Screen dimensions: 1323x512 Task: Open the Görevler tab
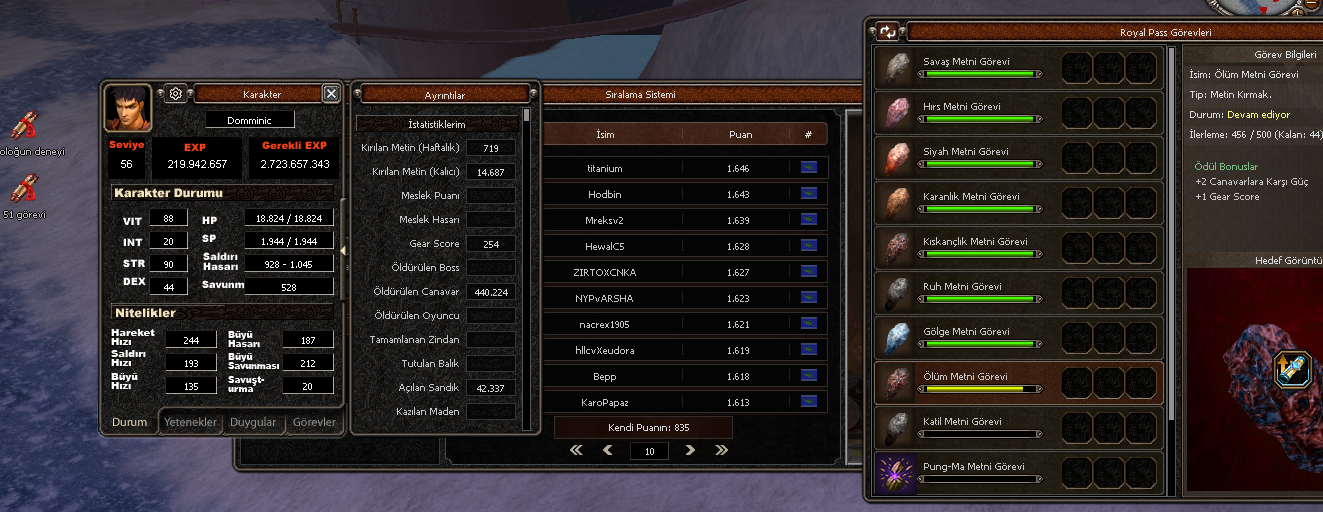coord(315,422)
